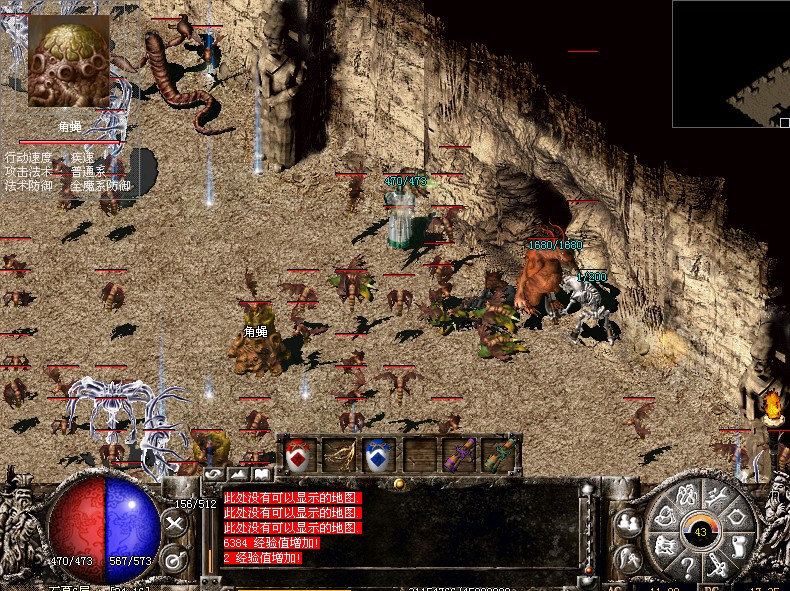790x591 pixels.
Task: Switch to the swirl chat tab
Action: click(214, 474)
